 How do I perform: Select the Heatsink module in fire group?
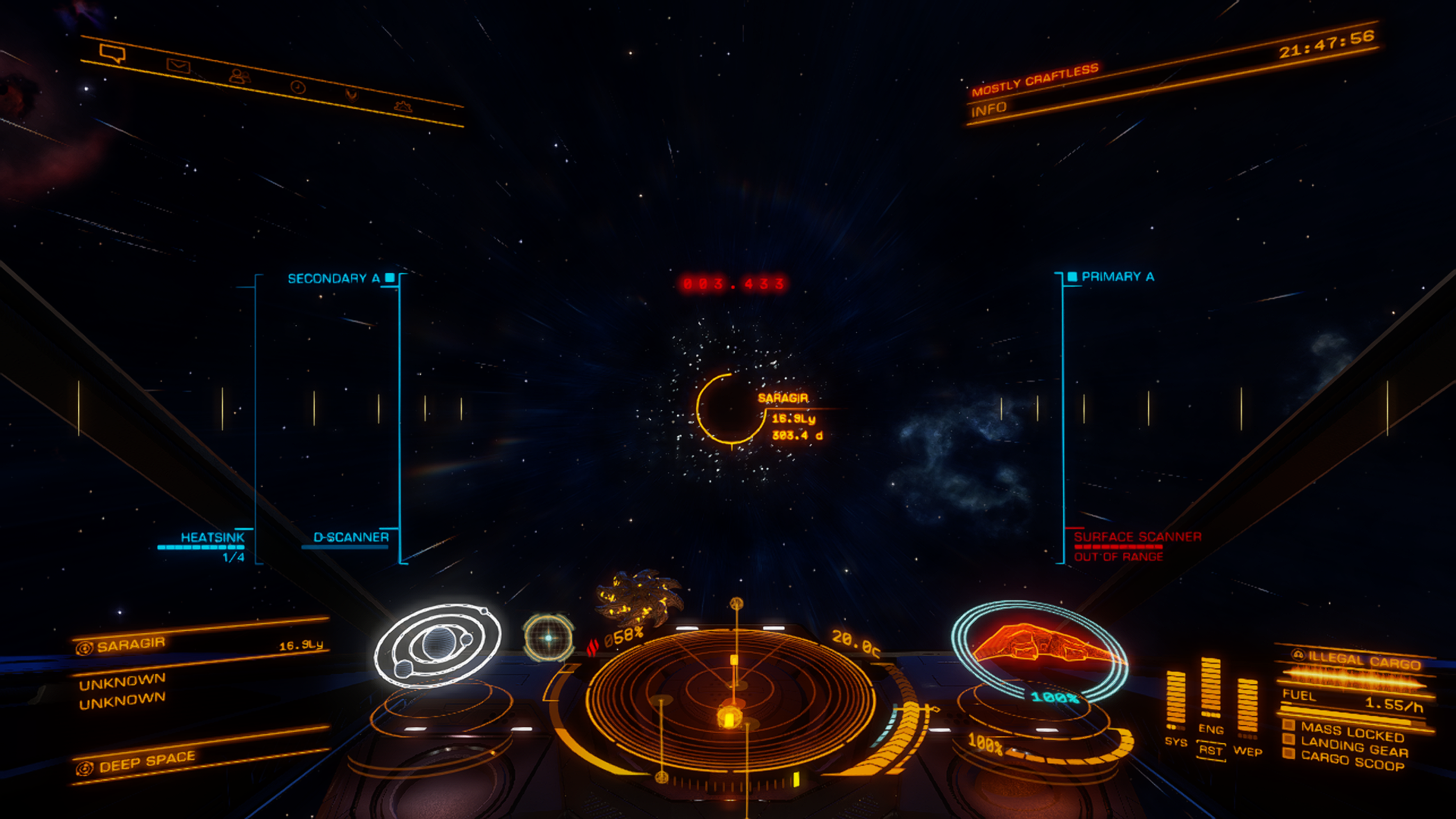(x=212, y=538)
